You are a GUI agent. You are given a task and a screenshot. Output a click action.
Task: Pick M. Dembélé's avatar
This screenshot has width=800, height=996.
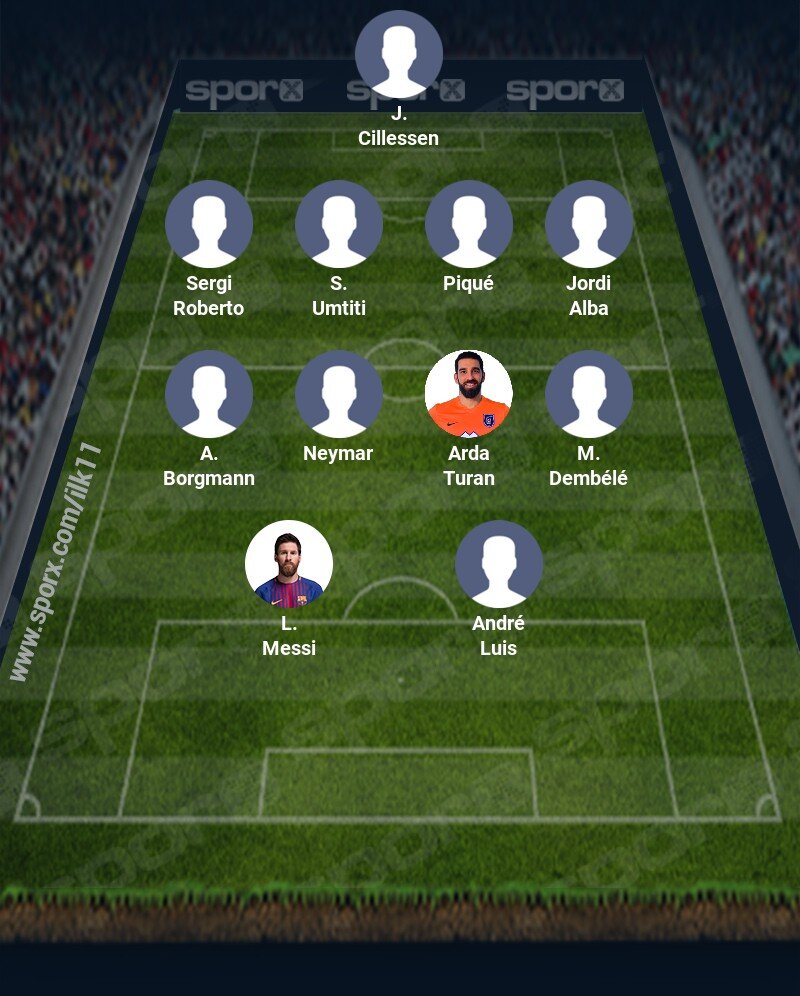pos(589,394)
